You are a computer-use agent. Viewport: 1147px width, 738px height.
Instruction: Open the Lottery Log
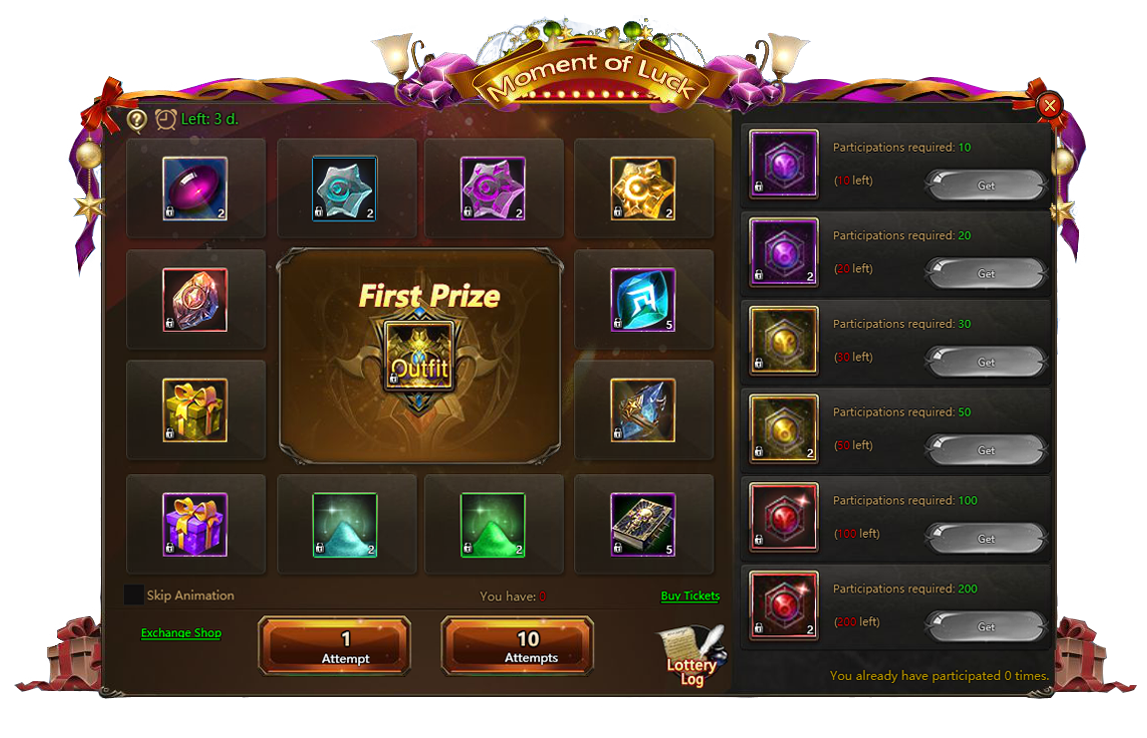(692, 658)
